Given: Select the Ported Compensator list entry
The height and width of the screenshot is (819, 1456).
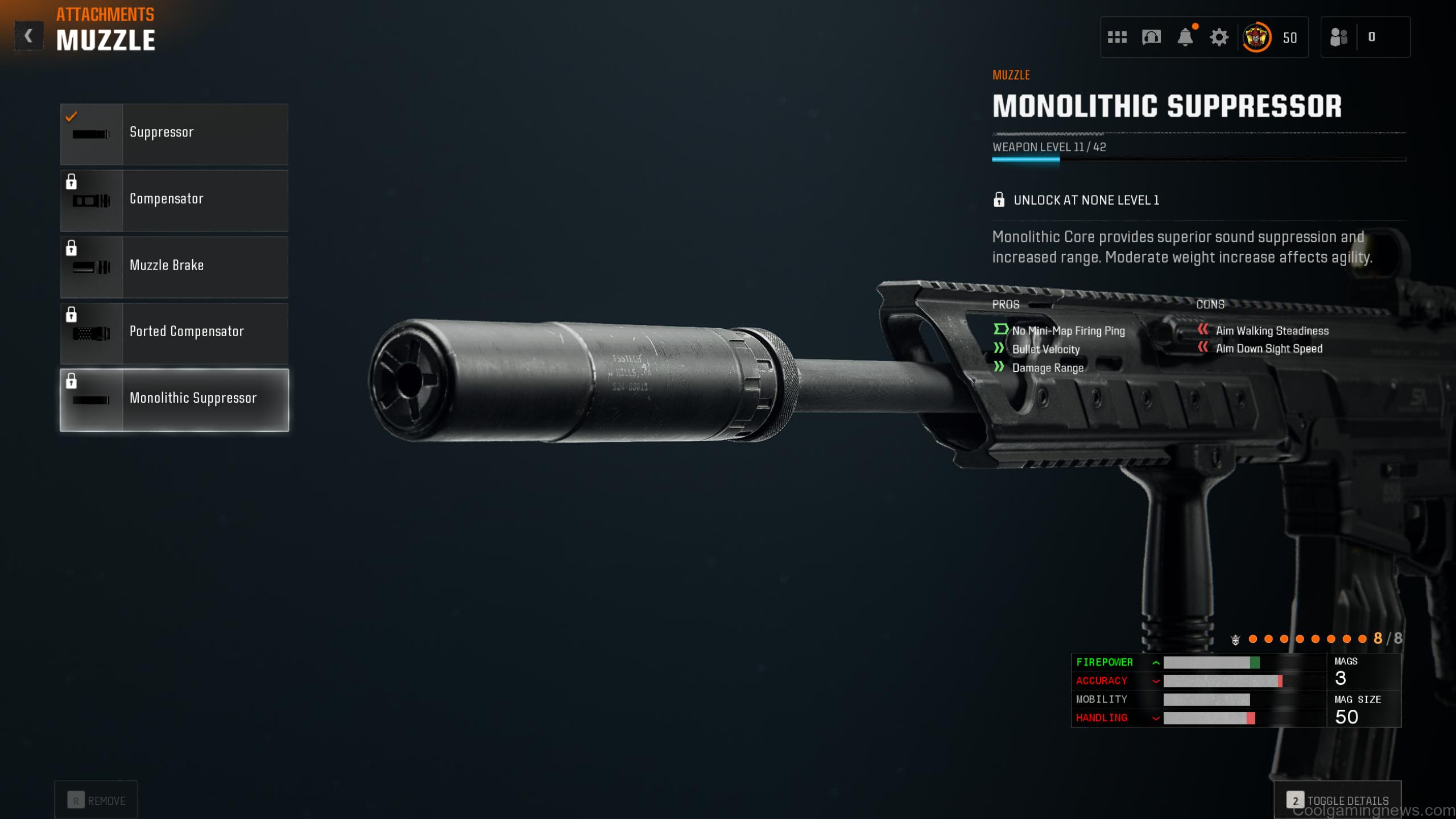Looking at the screenshot, I should tap(188, 333).
